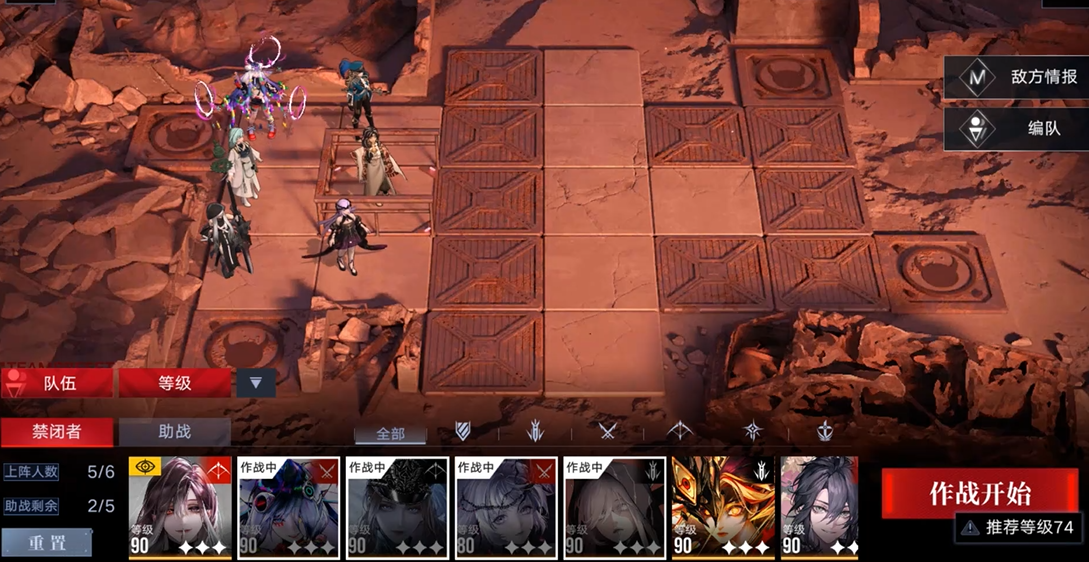Switch to the 助战 support tab
The image size is (1089, 562).
point(174,432)
